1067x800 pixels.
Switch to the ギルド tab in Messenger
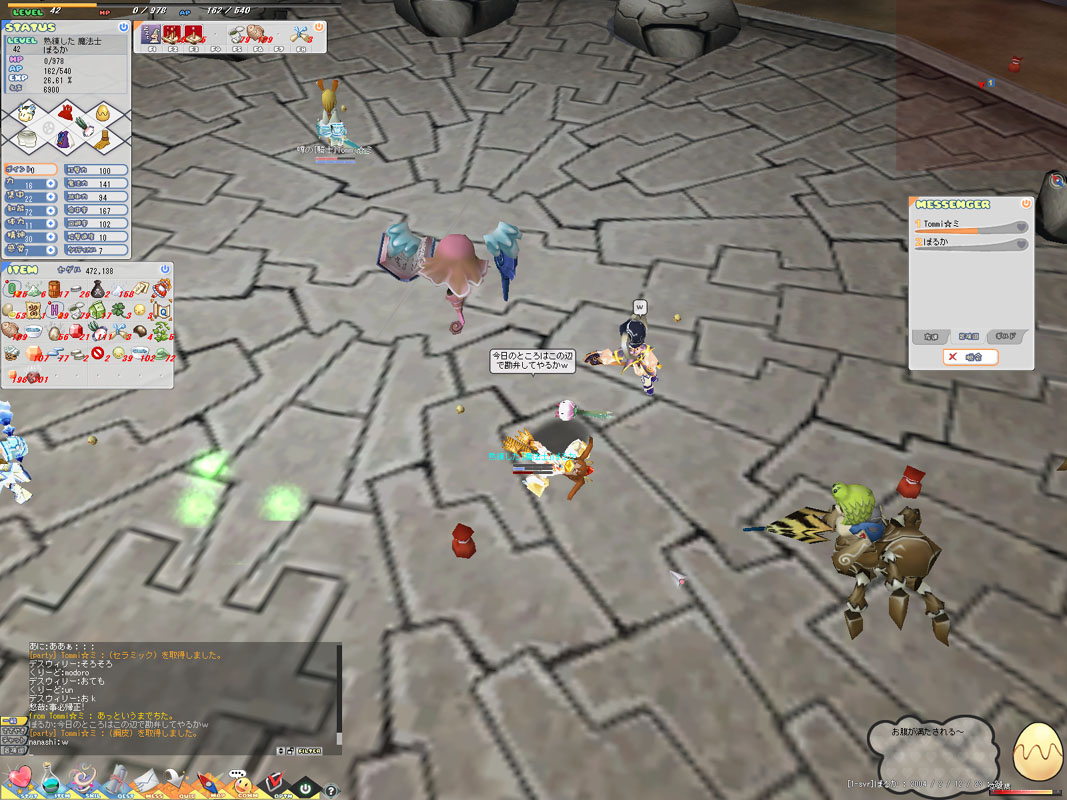tap(1006, 336)
